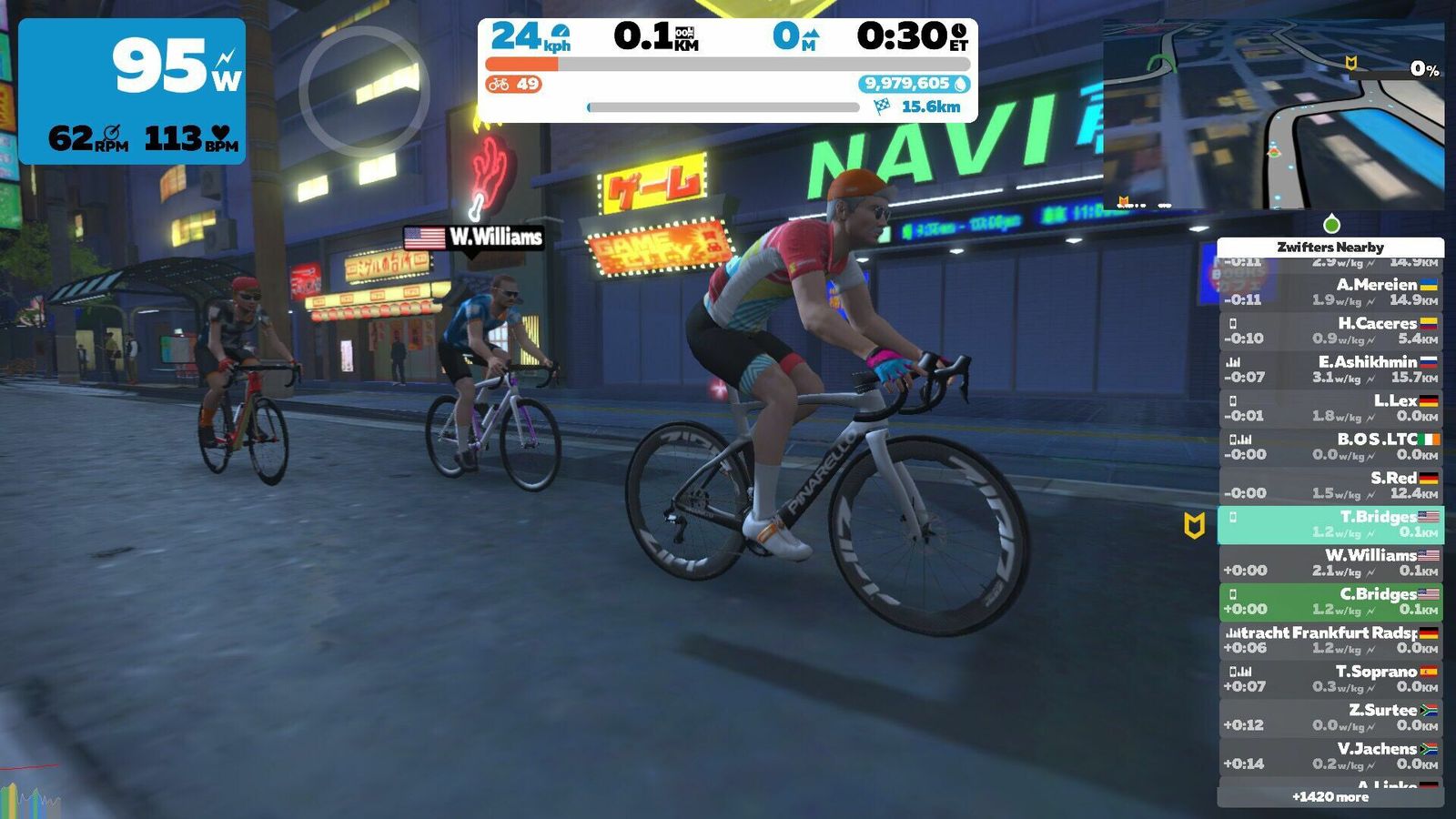Select the B.O S.LTC rider row

point(1330,447)
